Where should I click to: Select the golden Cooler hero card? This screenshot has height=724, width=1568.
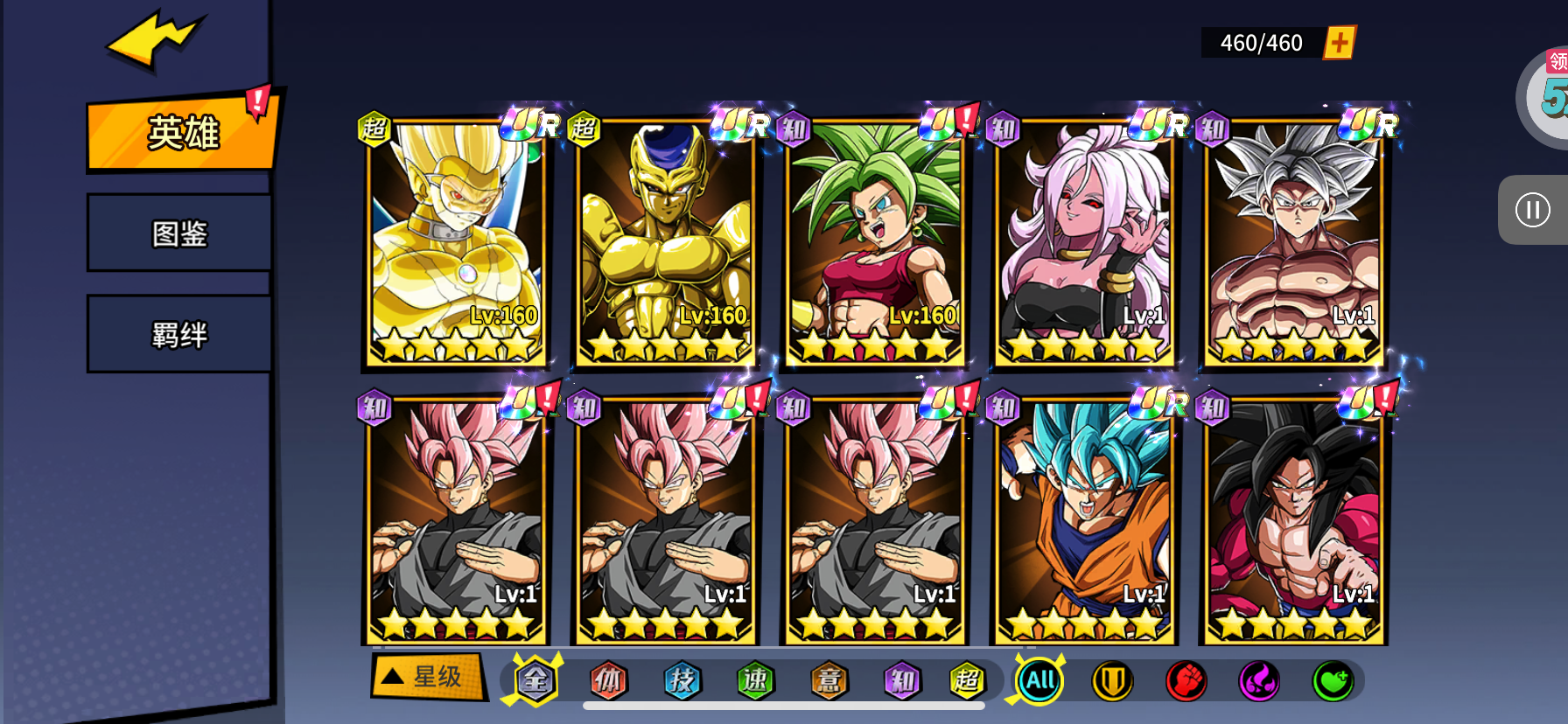point(456,242)
